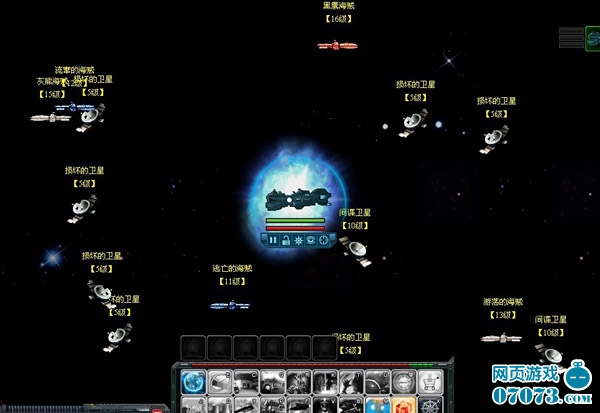The image size is (600, 413).
Task: Activate the sunburst icon under the ship
Action: (x=297, y=240)
